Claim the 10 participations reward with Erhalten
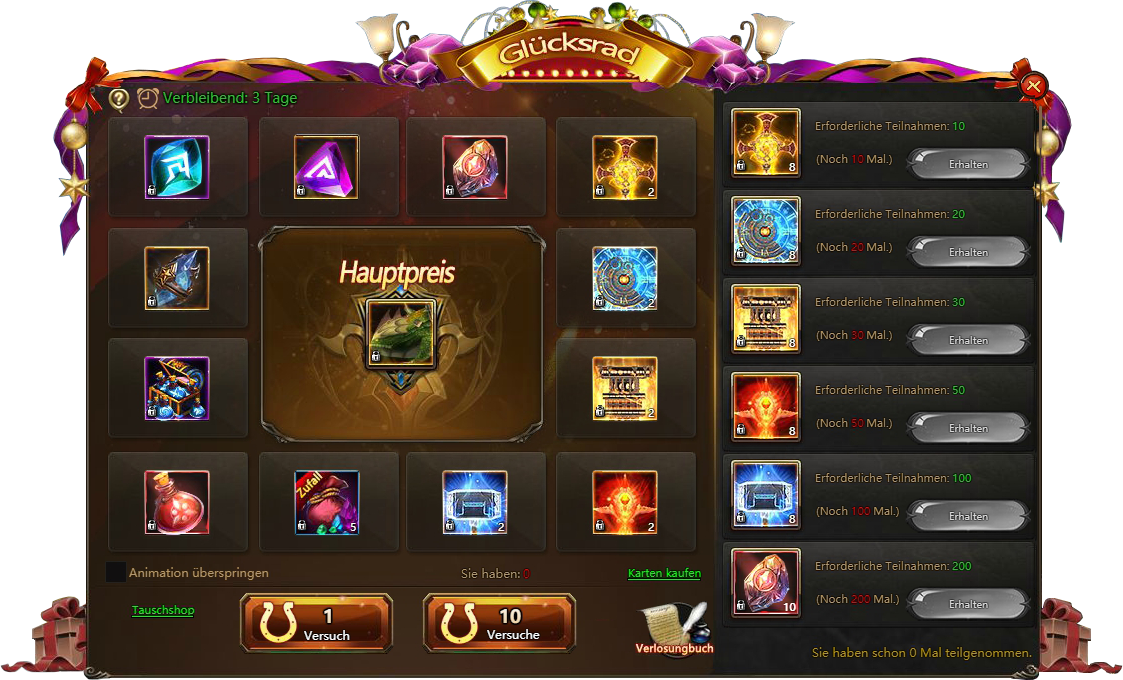The image size is (1123, 680). point(968,164)
